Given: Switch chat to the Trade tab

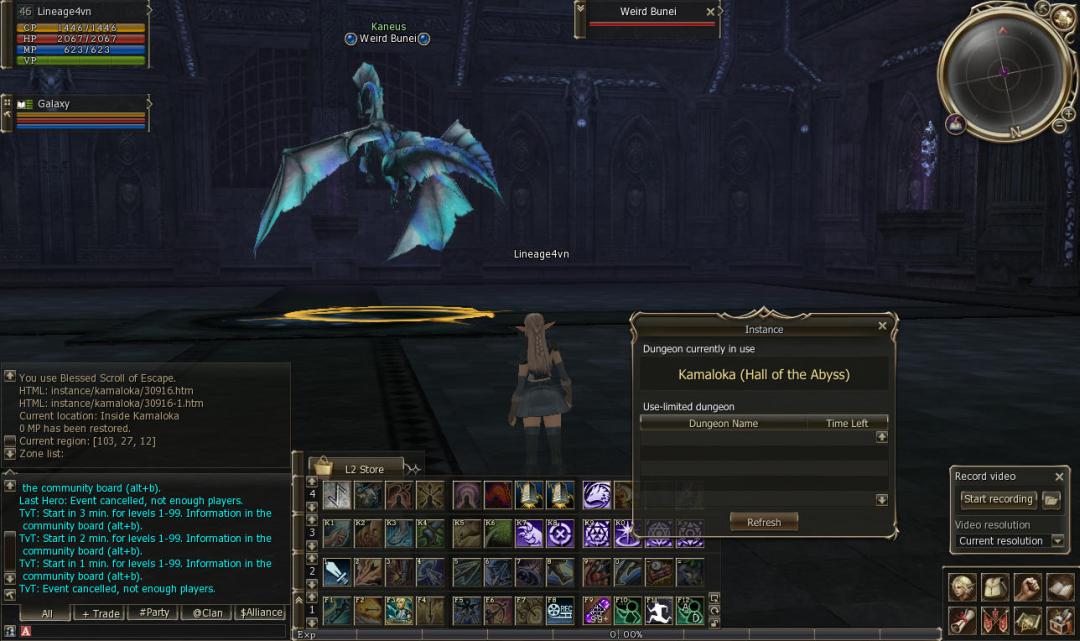Looking at the screenshot, I should click(x=100, y=613).
